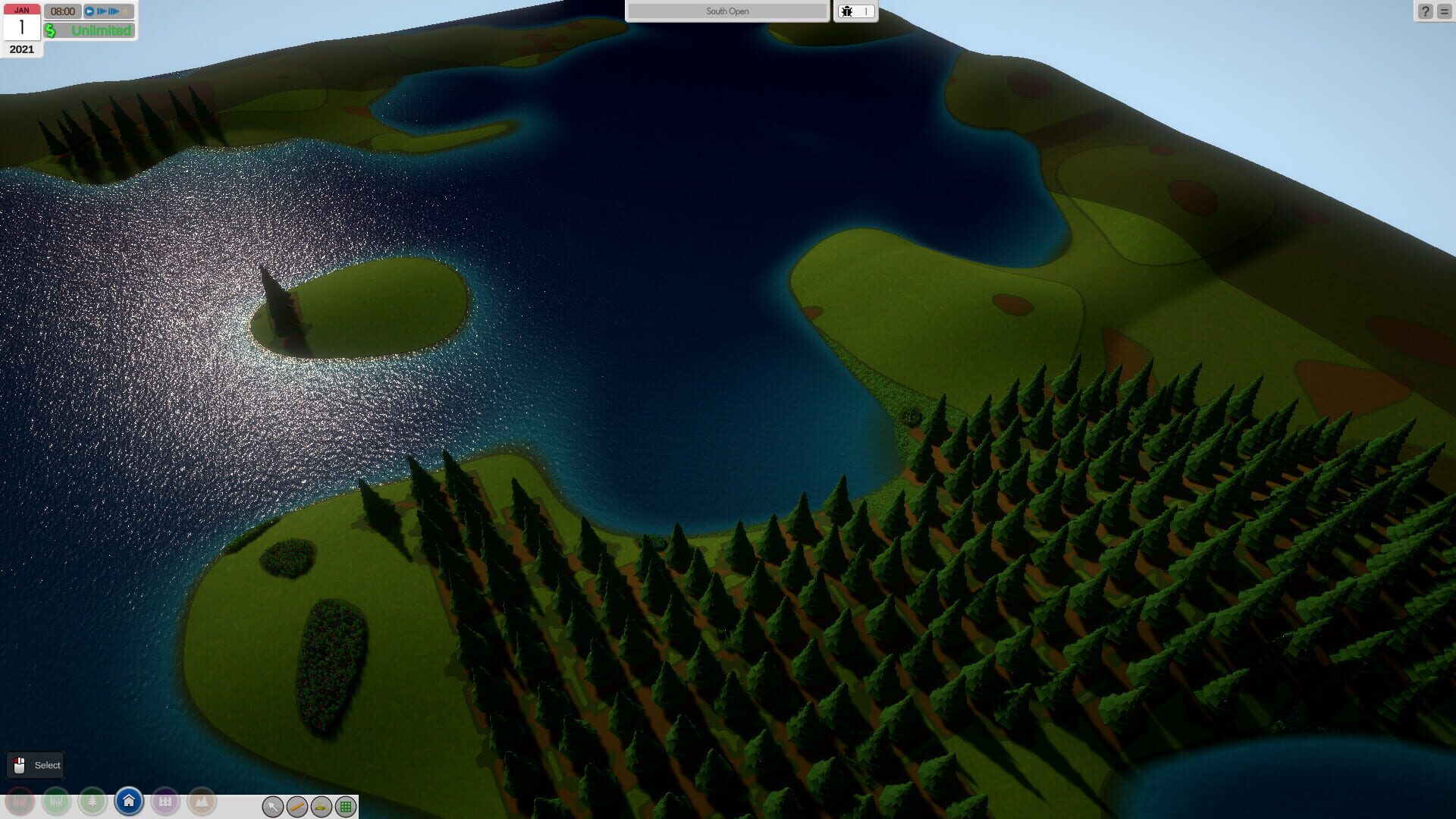Open the bulldozer tool

click(x=321, y=807)
